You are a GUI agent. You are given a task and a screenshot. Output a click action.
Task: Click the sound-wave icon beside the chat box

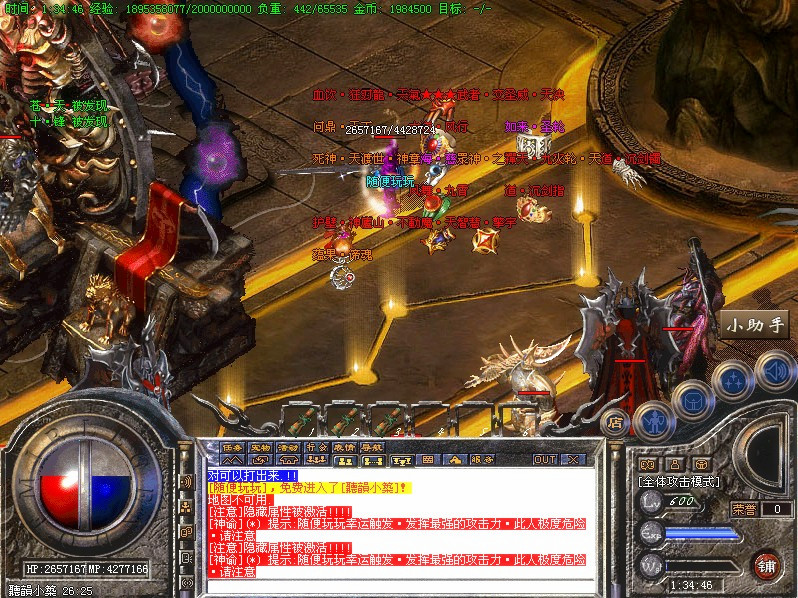185,482
